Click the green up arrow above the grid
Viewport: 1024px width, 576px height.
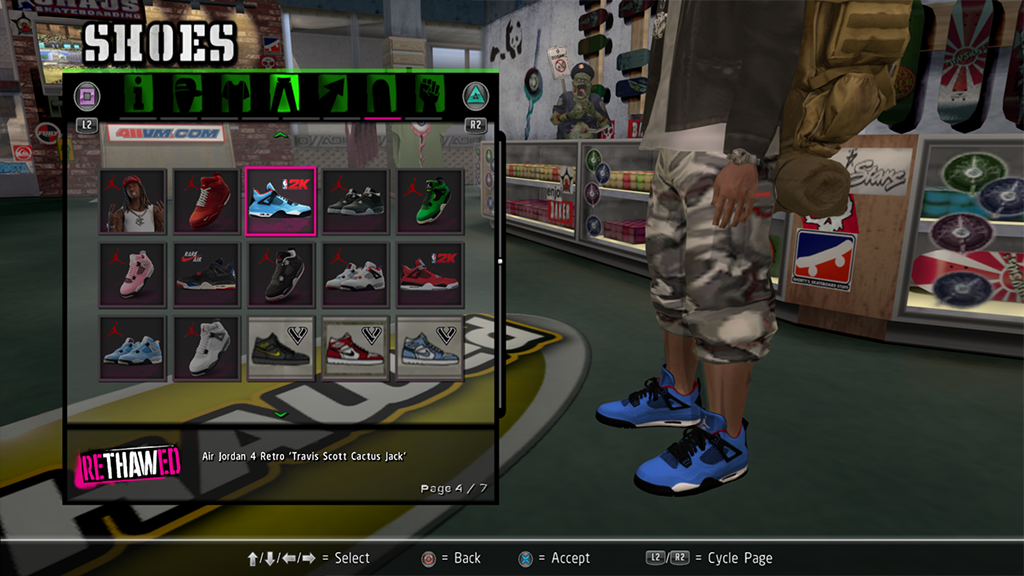pyautogui.click(x=281, y=133)
